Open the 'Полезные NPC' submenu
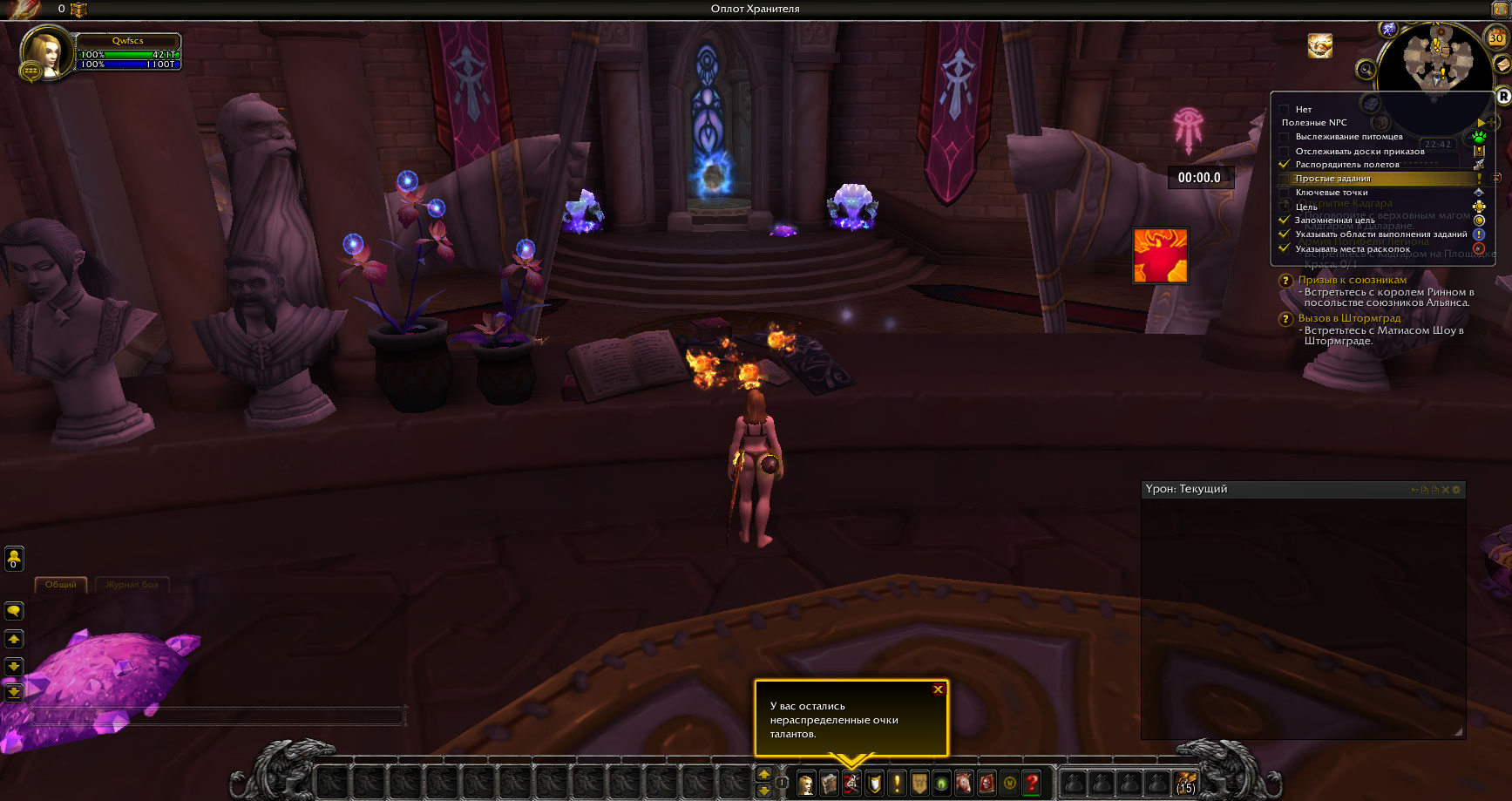This screenshot has height=801, width=1512. 1314,123
